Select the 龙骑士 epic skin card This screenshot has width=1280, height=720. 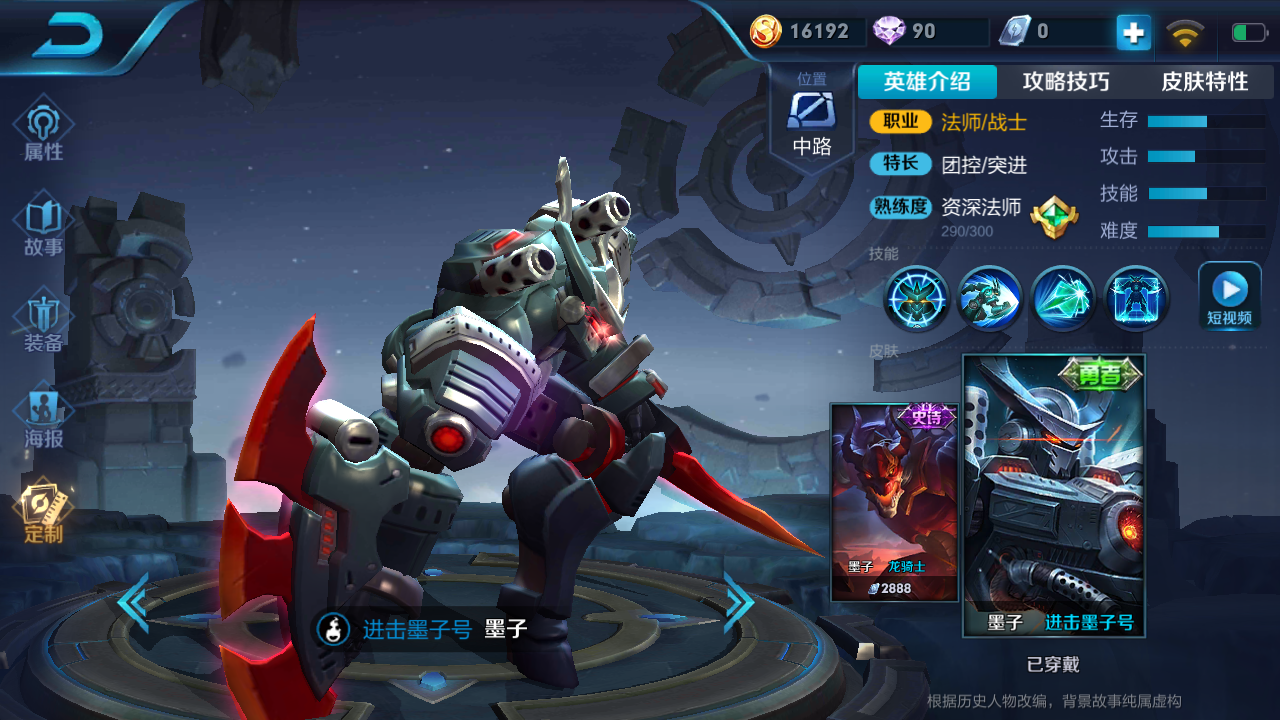(x=894, y=502)
